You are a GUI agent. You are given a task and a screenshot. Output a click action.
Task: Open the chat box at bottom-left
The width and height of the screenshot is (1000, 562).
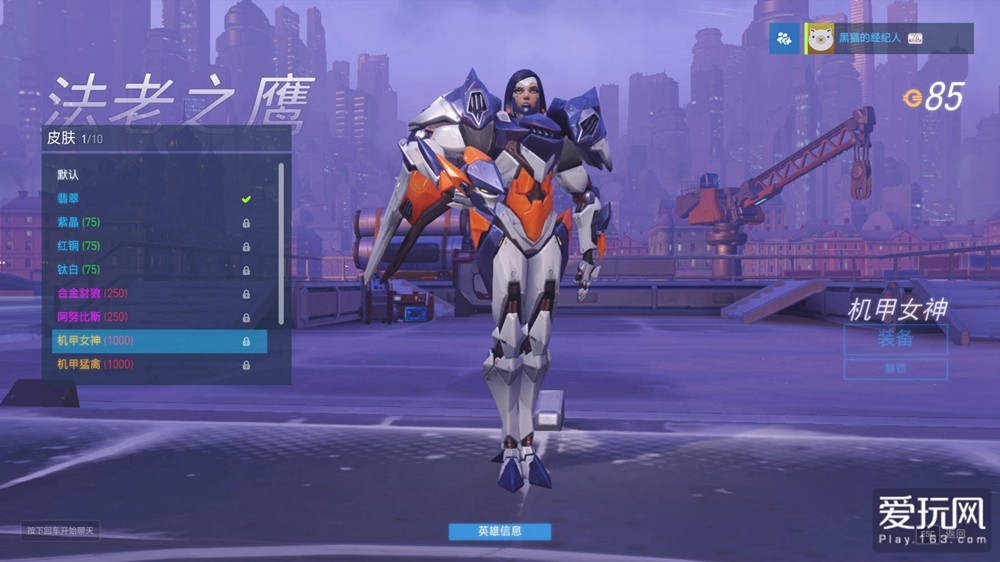[x=62, y=530]
